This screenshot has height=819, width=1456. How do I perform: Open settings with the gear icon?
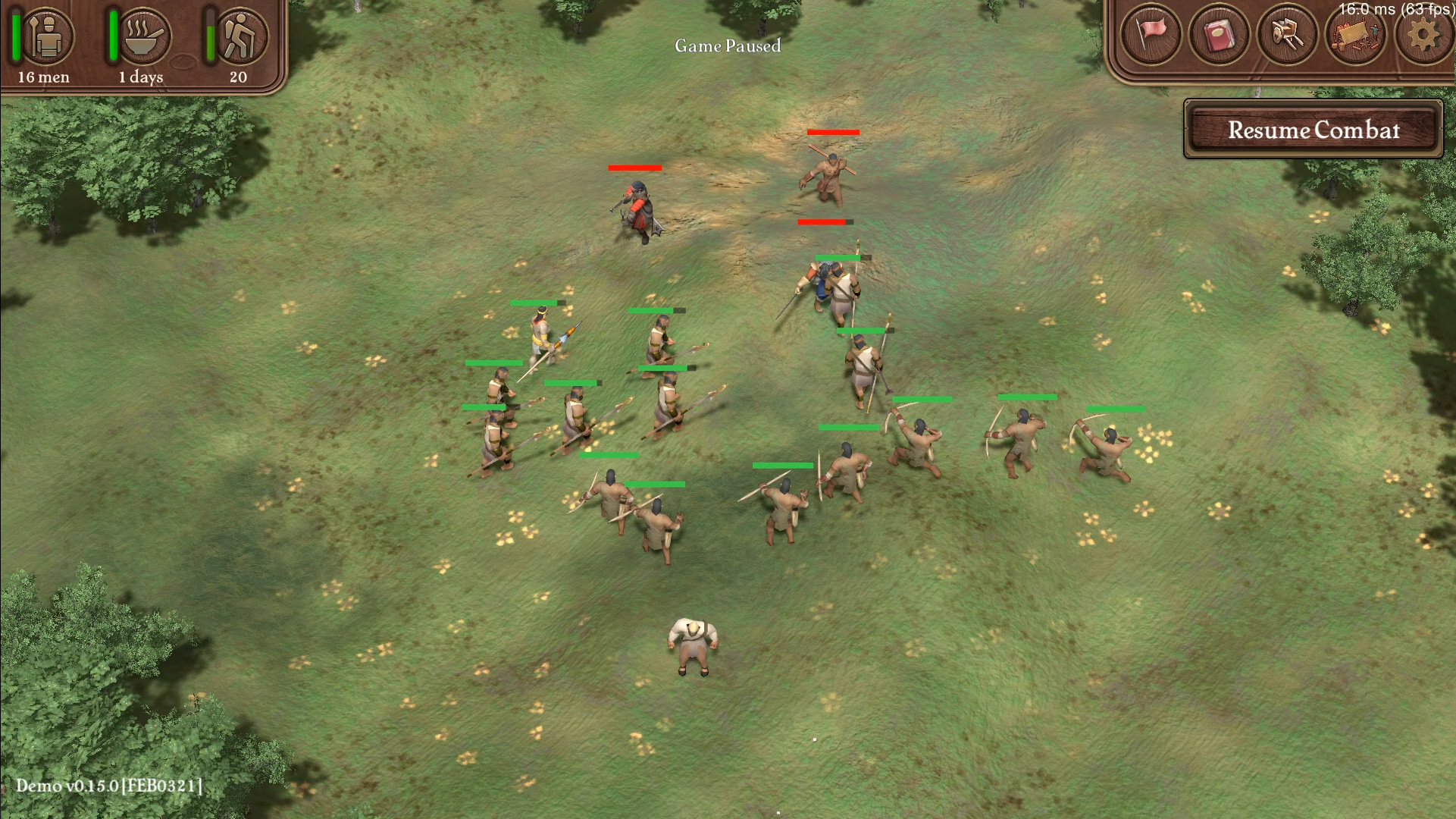coord(1423,34)
